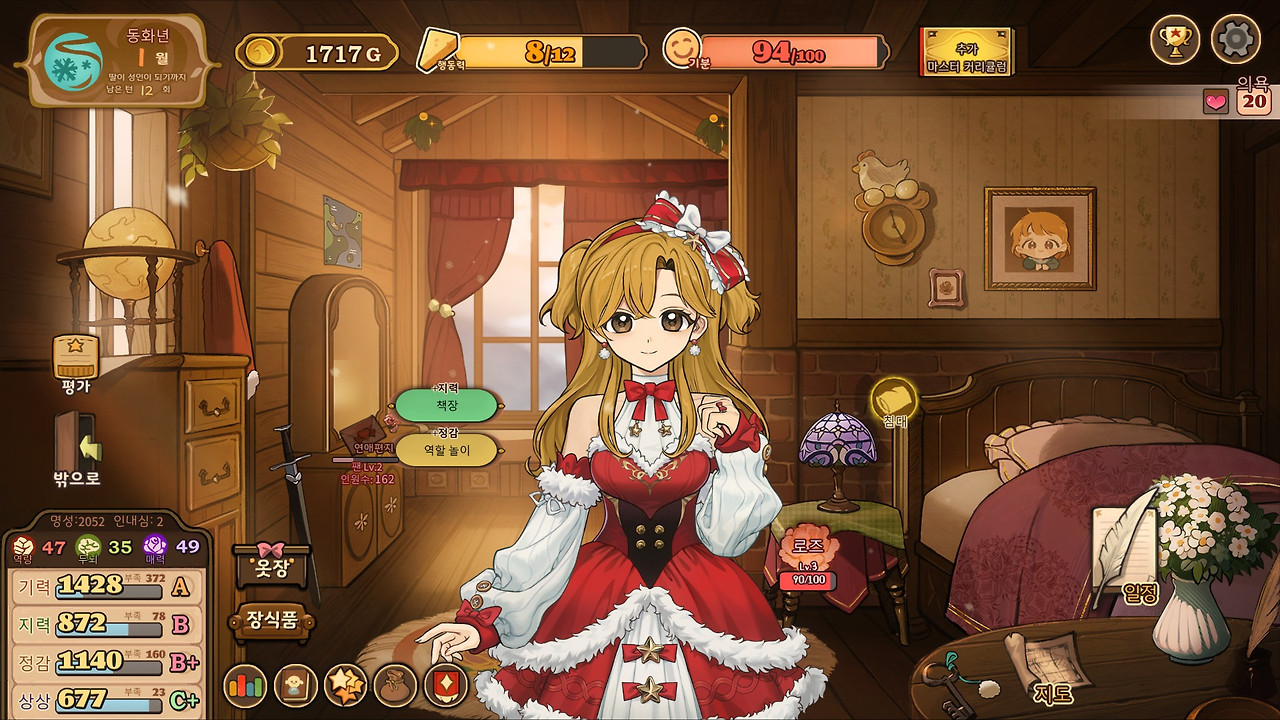Open the 장식품 decorations menu
The height and width of the screenshot is (720, 1280).
point(273,621)
